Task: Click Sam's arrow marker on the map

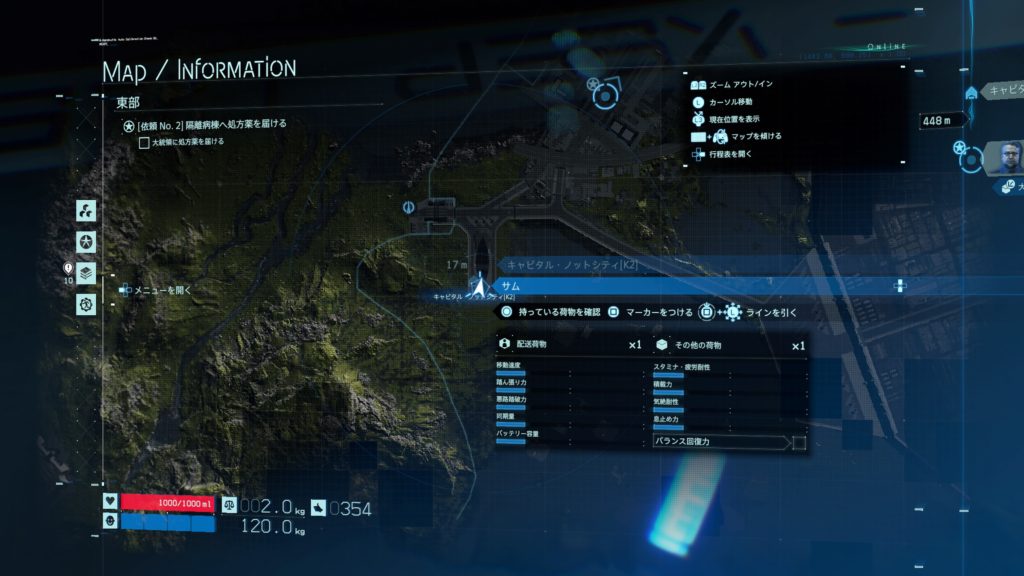Action: tap(480, 287)
